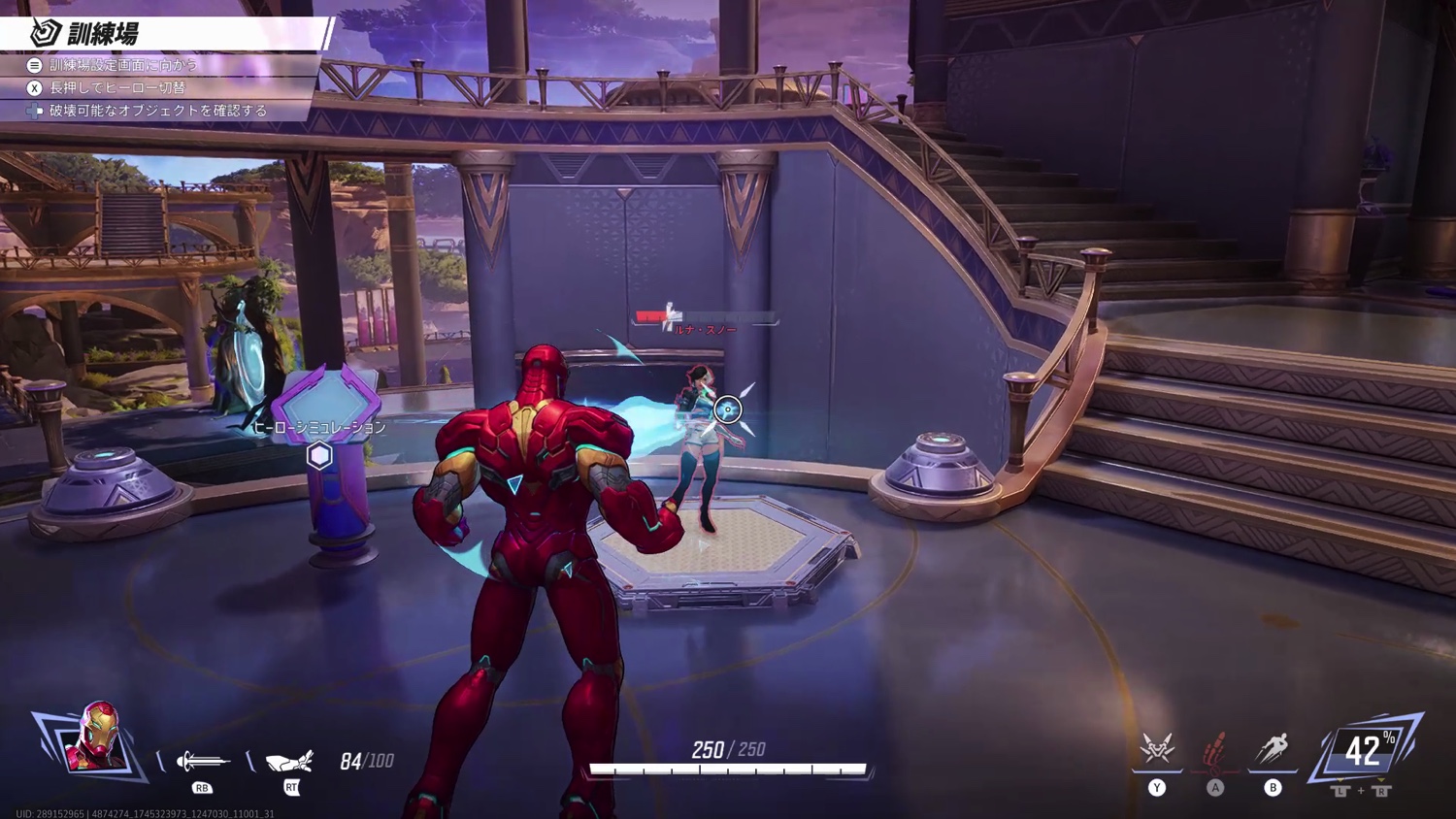1456x819 pixels.
Task: Trigger the red missile barrage ability icon
Action: tap(1215, 749)
